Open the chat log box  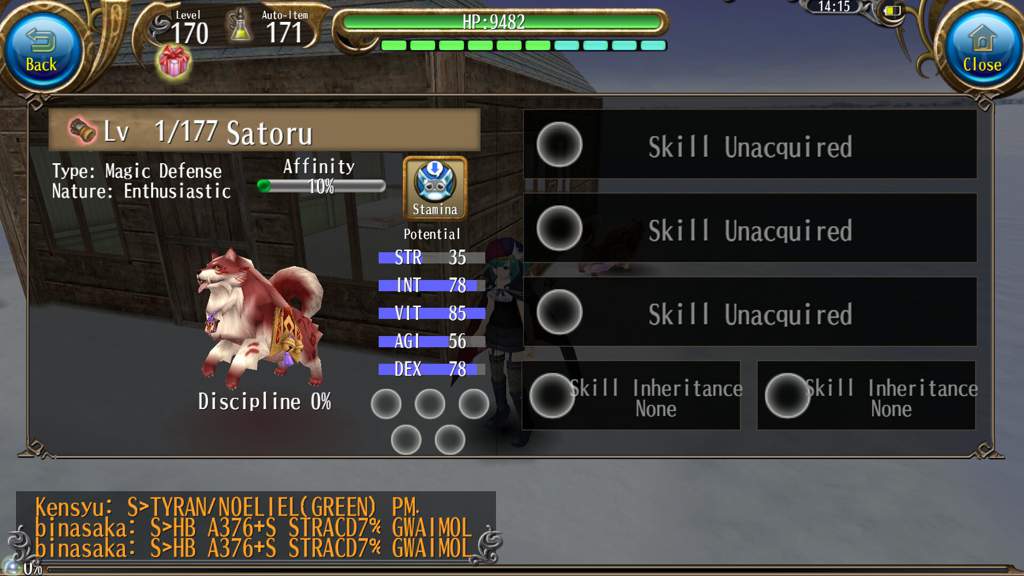pyautogui.click(x=254, y=526)
